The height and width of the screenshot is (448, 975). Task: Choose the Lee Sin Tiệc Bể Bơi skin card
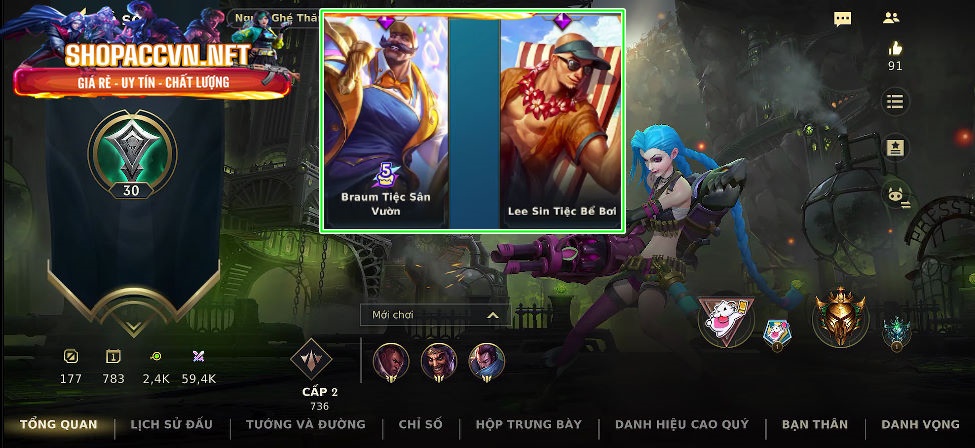click(562, 120)
